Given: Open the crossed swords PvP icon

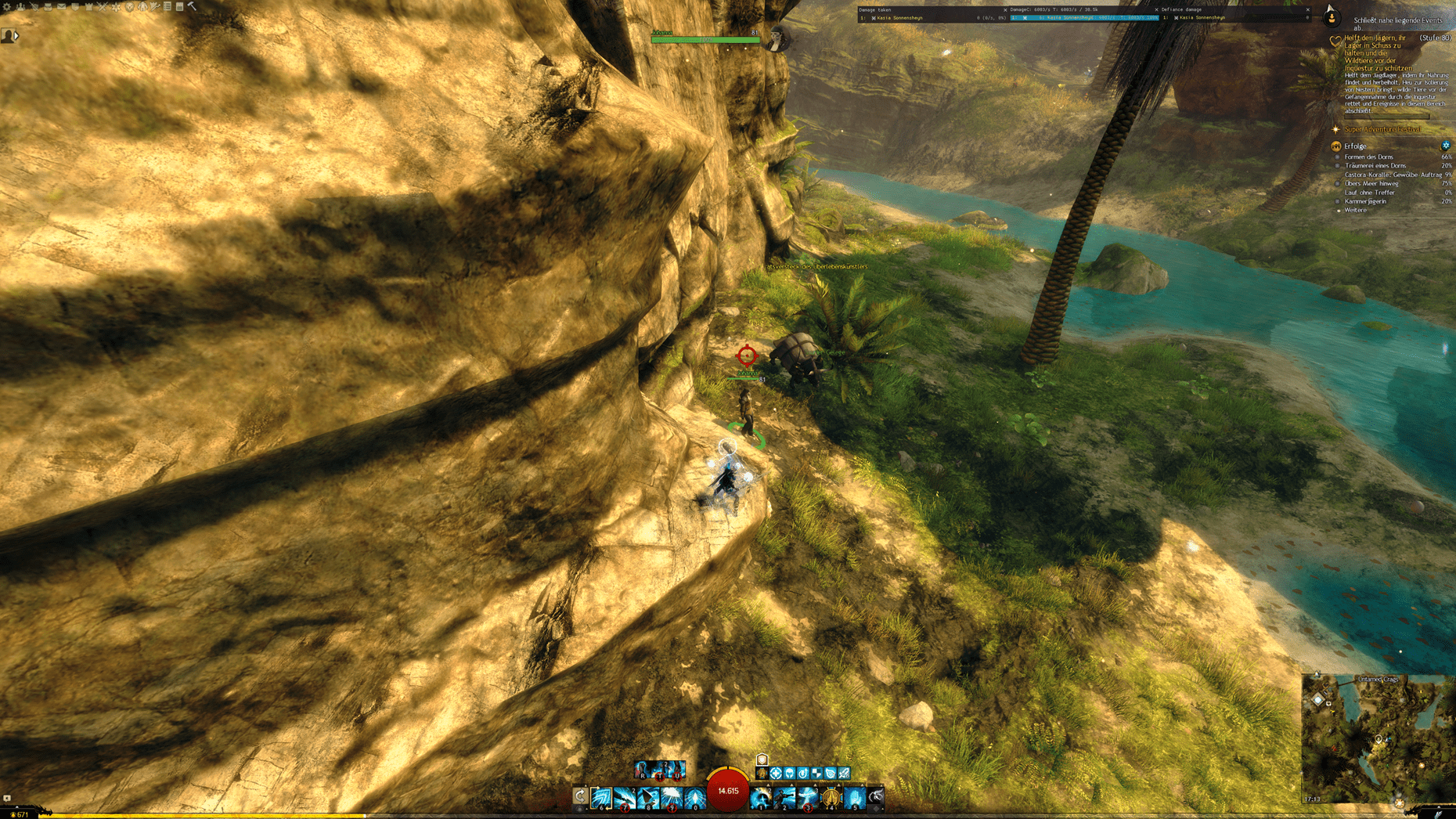Looking at the screenshot, I should [x=102, y=6].
